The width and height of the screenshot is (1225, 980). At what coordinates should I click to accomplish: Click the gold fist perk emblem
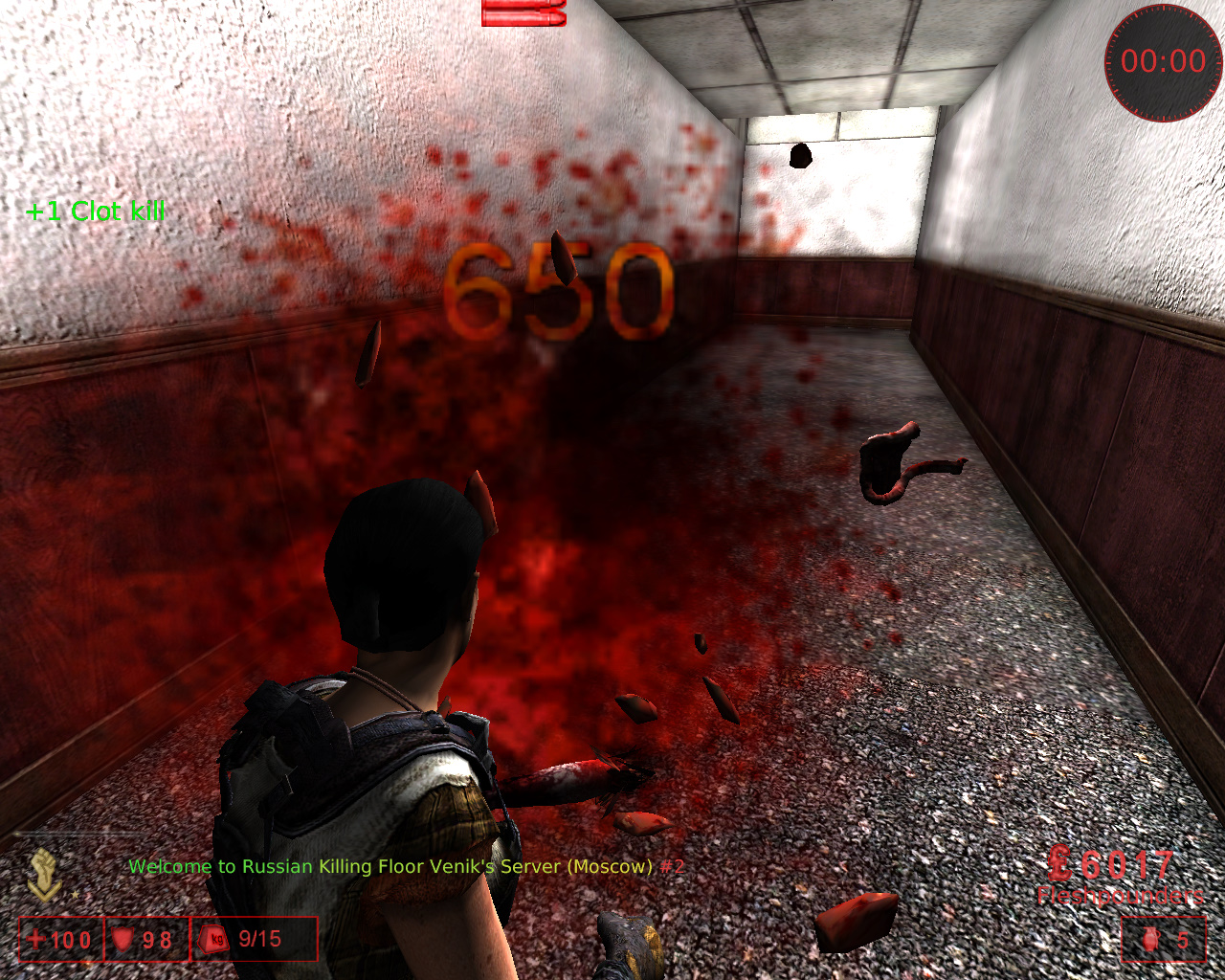point(44,874)
